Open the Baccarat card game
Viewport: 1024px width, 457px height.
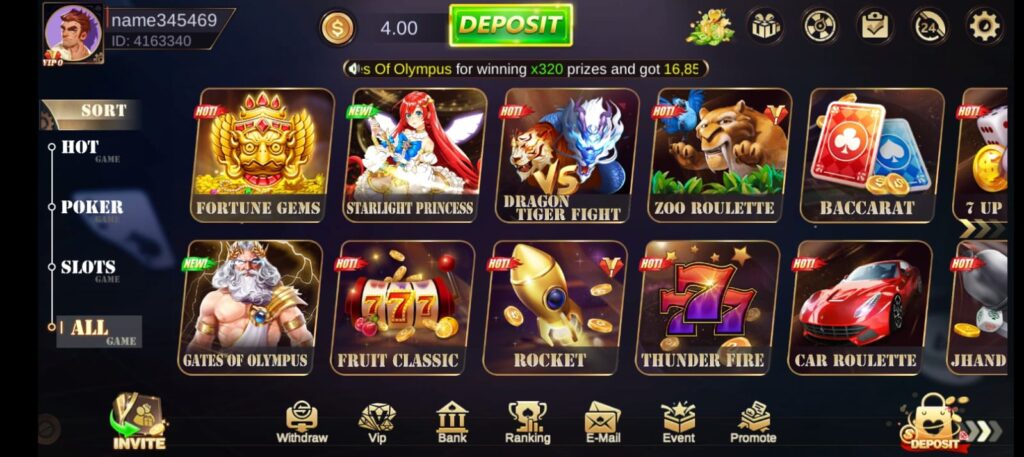pyautogui.click(x=868, y=155)
